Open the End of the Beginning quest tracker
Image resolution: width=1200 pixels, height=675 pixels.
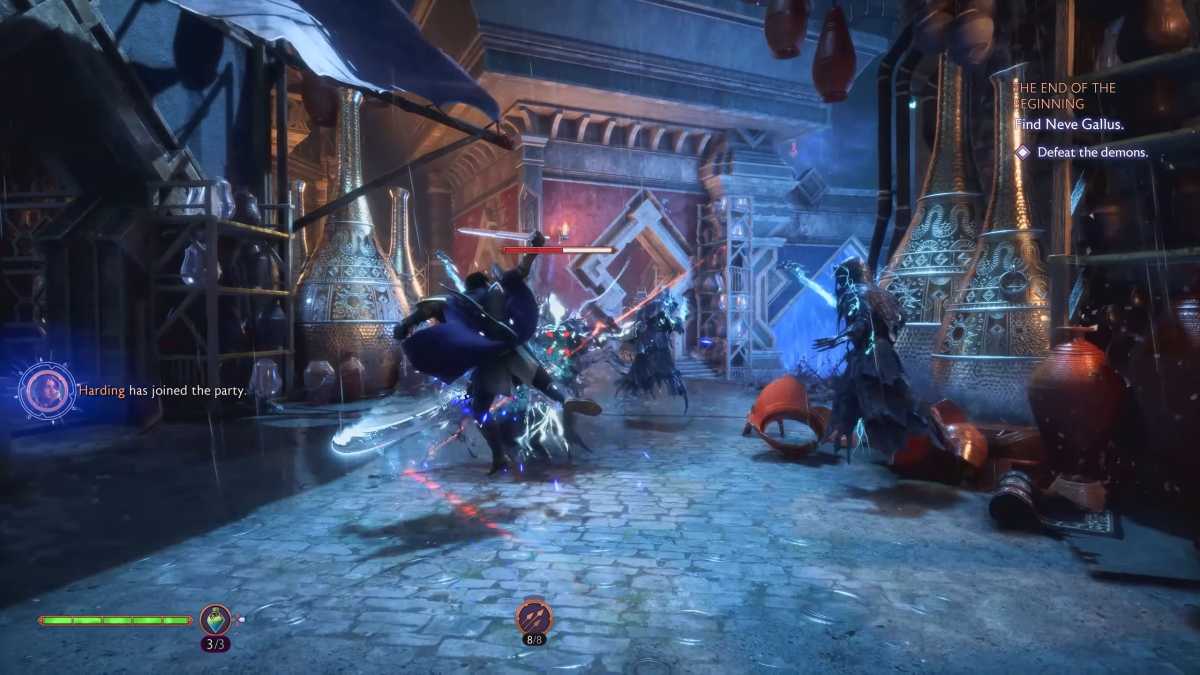point(1064,96)
